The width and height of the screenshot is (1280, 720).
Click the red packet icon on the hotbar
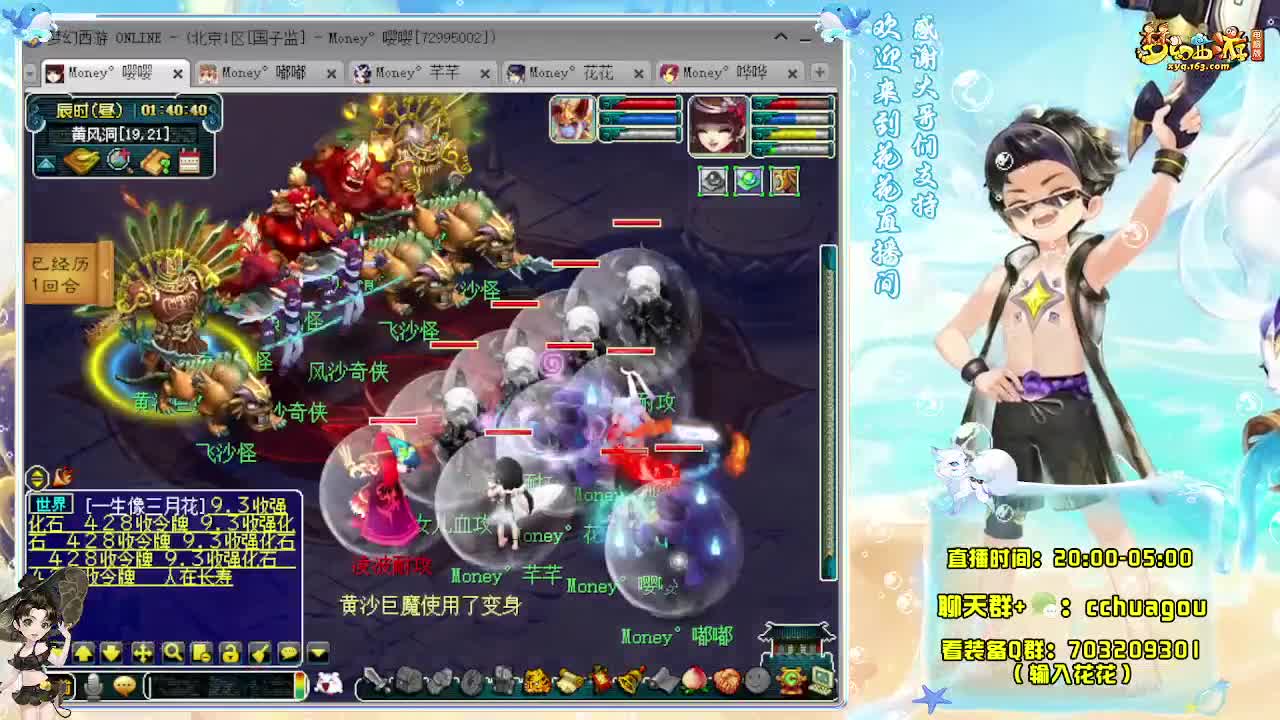598,680
